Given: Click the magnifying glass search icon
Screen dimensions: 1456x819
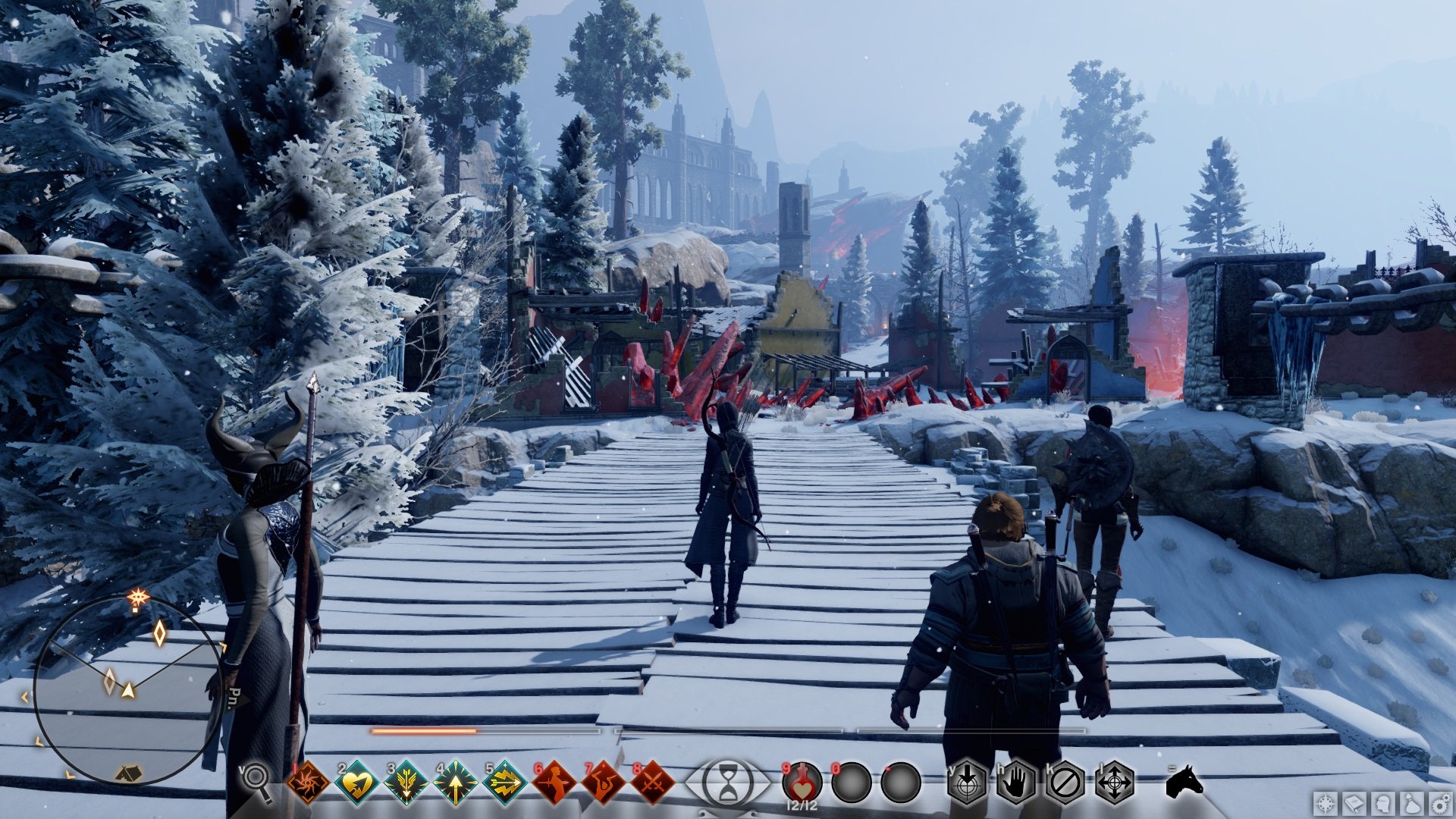Looking at the screenshot, I should point(256,780).
